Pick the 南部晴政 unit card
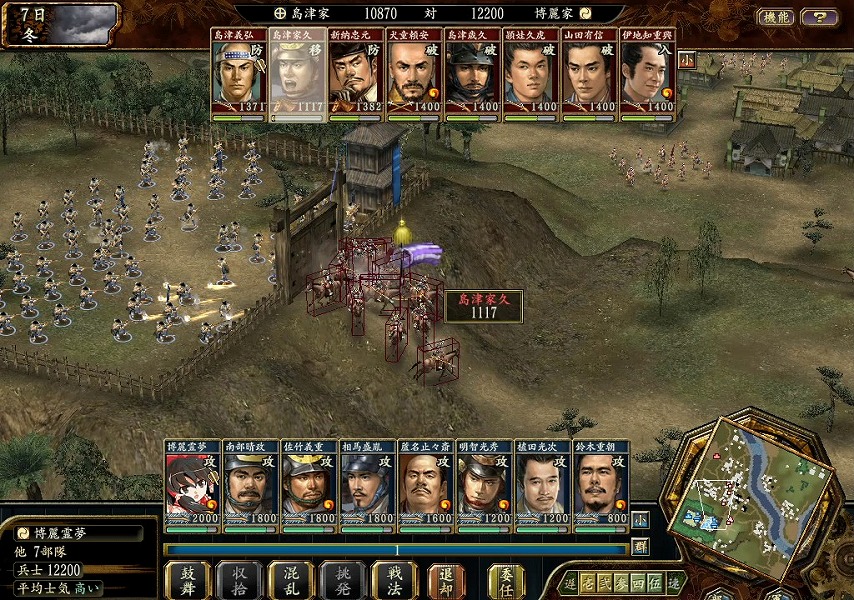This screenshot has width=854, height=600. click(251, 484)
